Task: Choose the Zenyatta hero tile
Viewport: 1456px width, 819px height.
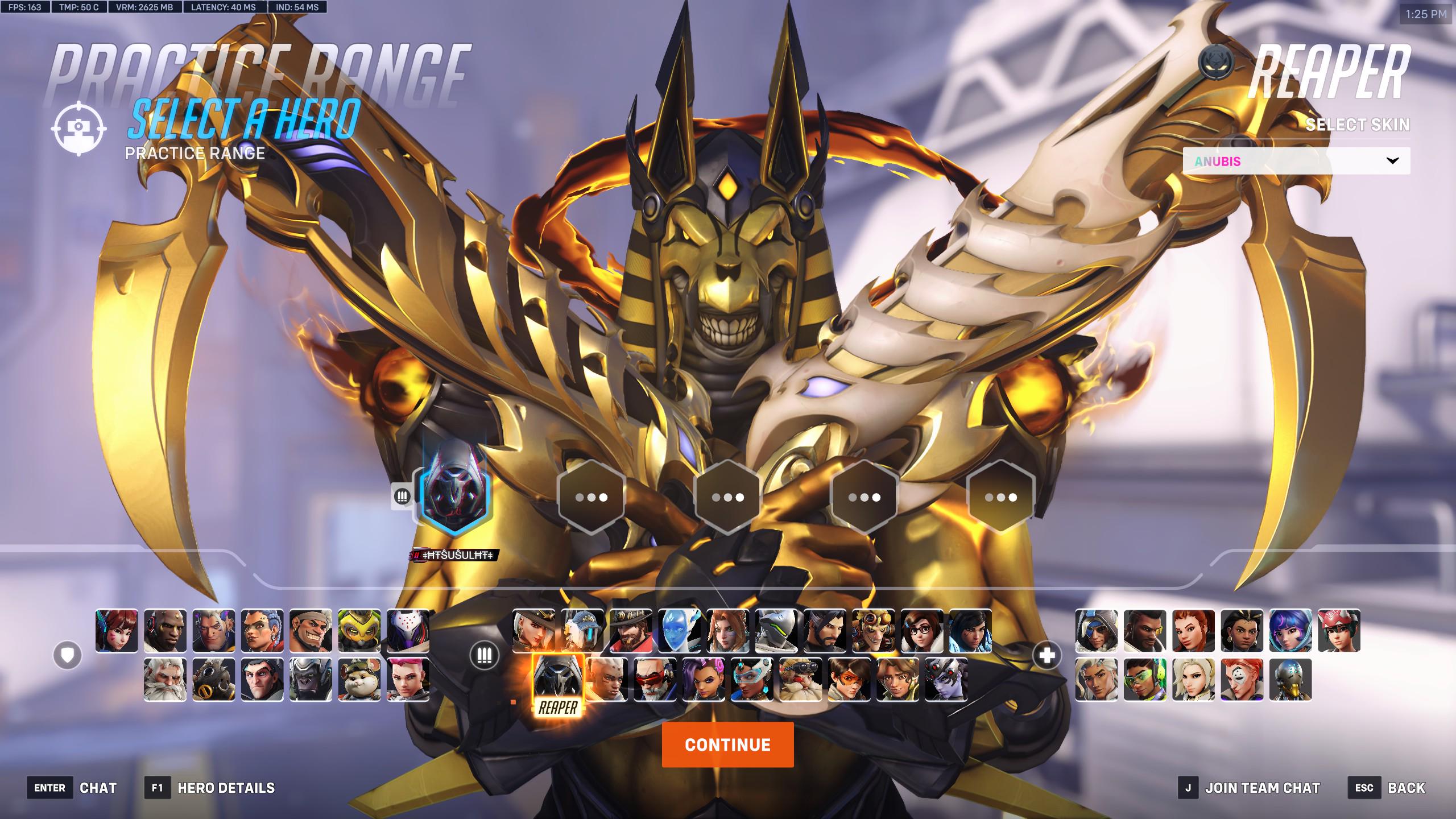Action: [1290, 679]
